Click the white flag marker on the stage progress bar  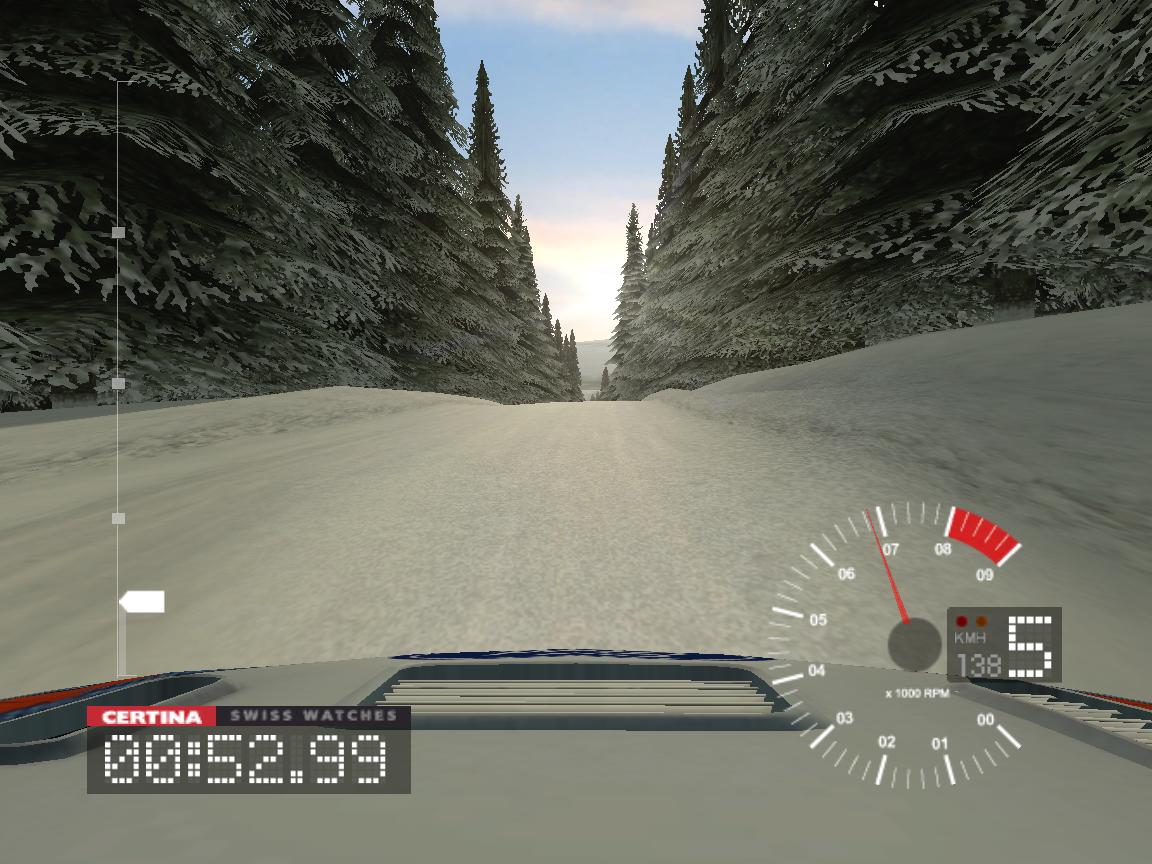142,602
